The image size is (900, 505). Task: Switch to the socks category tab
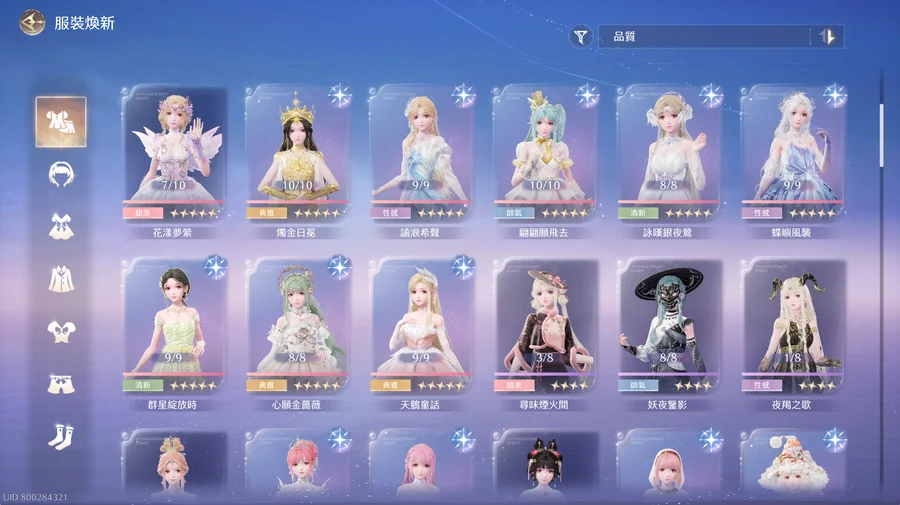[x=61, y=435]
